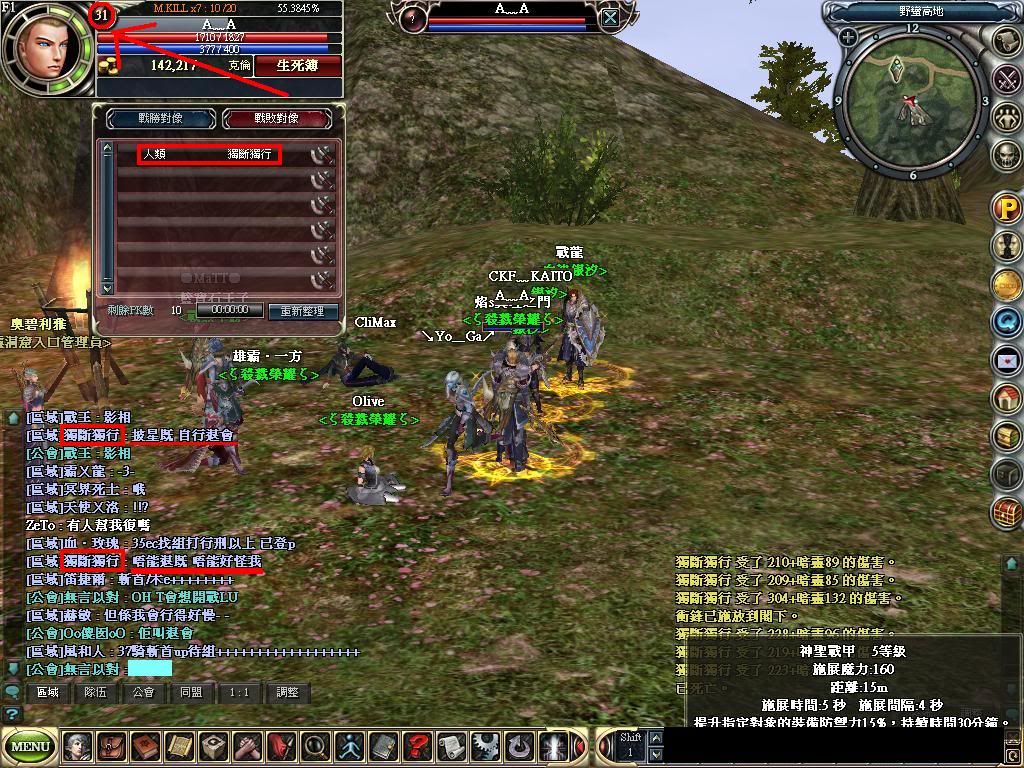Click the circular minimap
Viewport: 1024px width, 768px height.
tap(910, 101)
